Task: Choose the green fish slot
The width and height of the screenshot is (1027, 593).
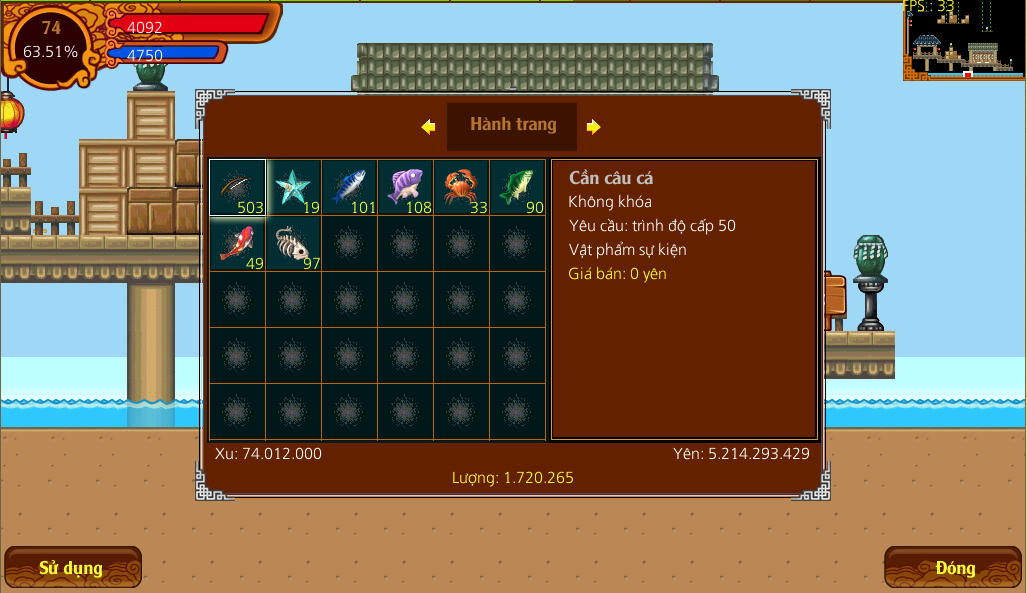Action: pyautogui.click(x=518, y=188)
